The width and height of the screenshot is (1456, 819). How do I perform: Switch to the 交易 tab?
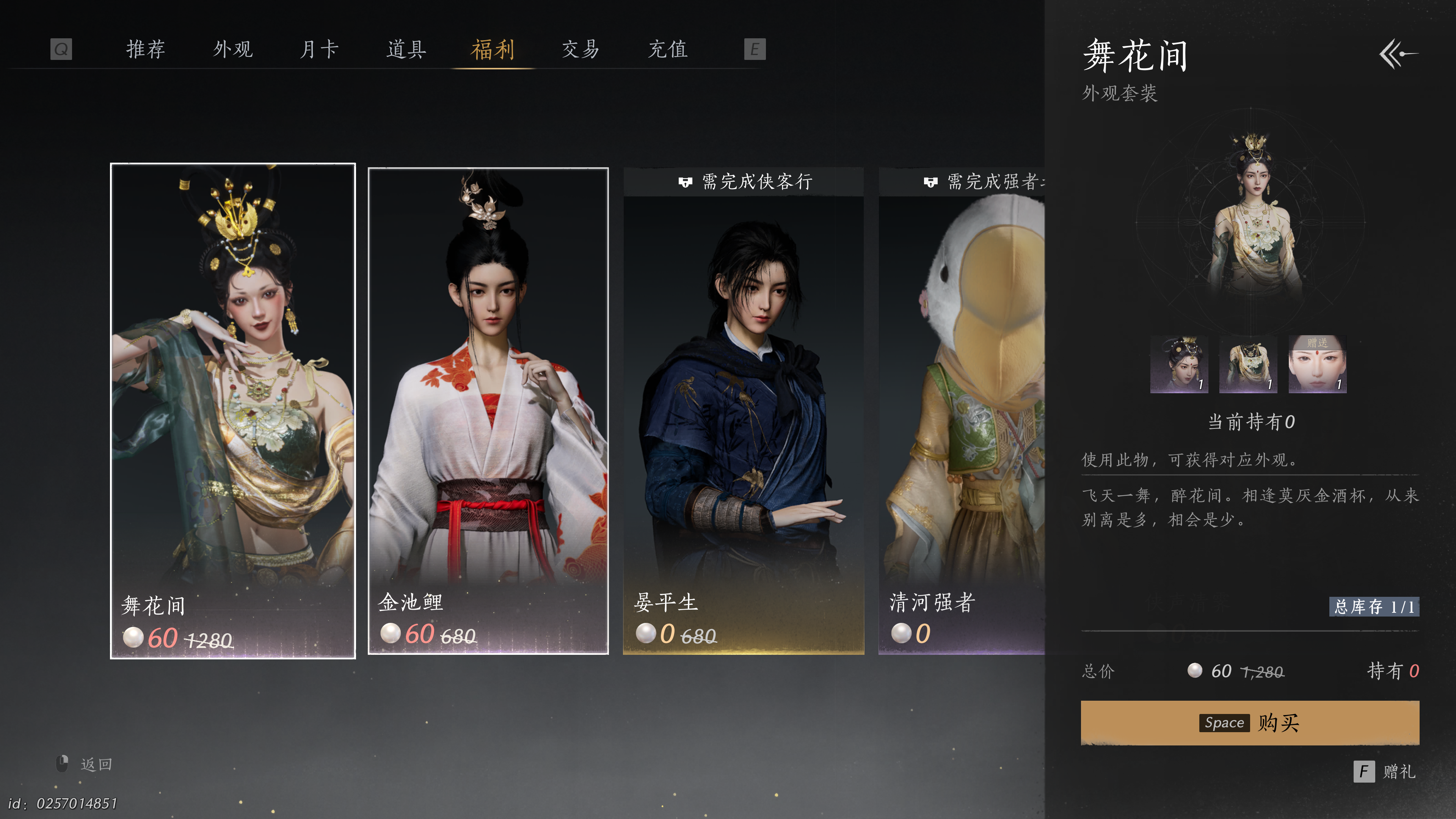tap(580, 49)
